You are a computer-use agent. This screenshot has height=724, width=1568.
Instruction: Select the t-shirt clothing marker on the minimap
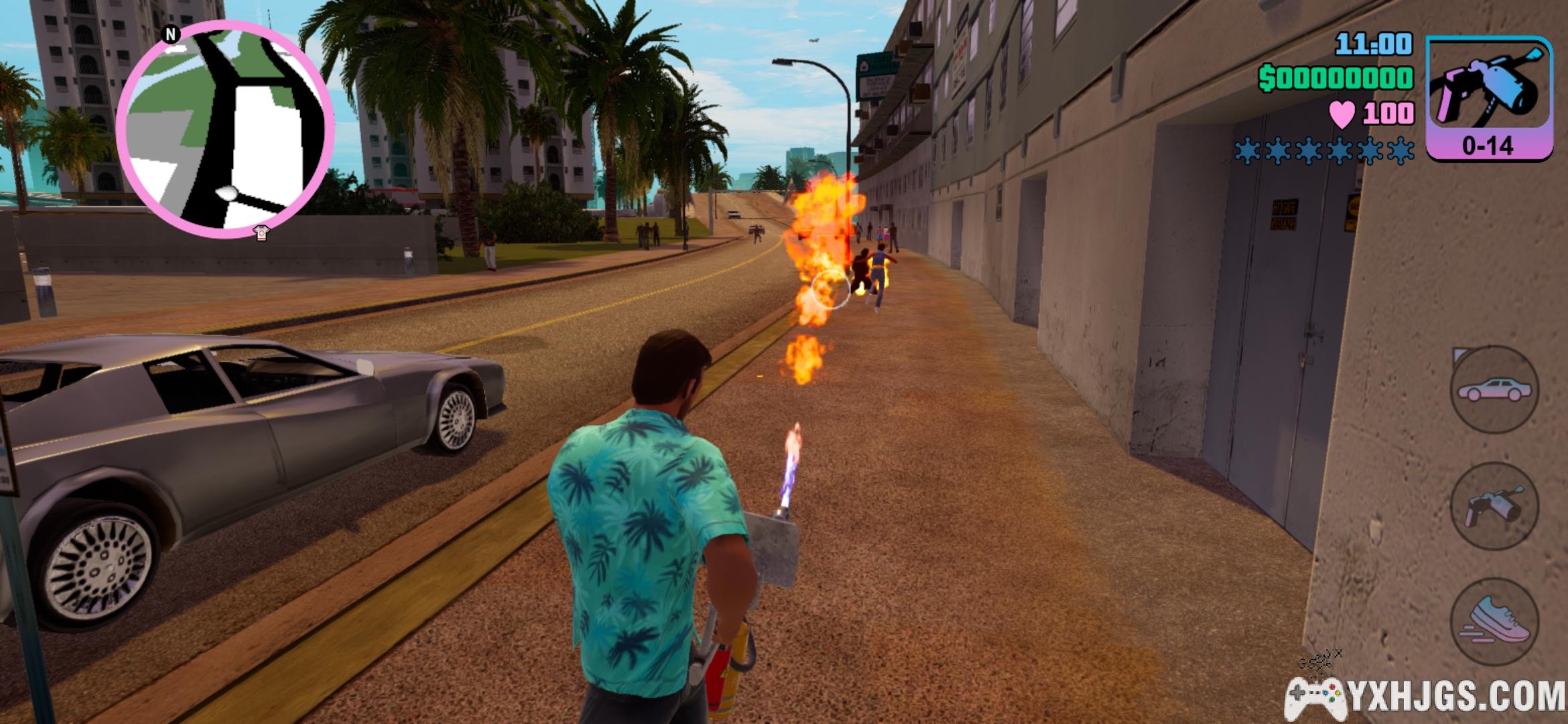pos(261,233)
